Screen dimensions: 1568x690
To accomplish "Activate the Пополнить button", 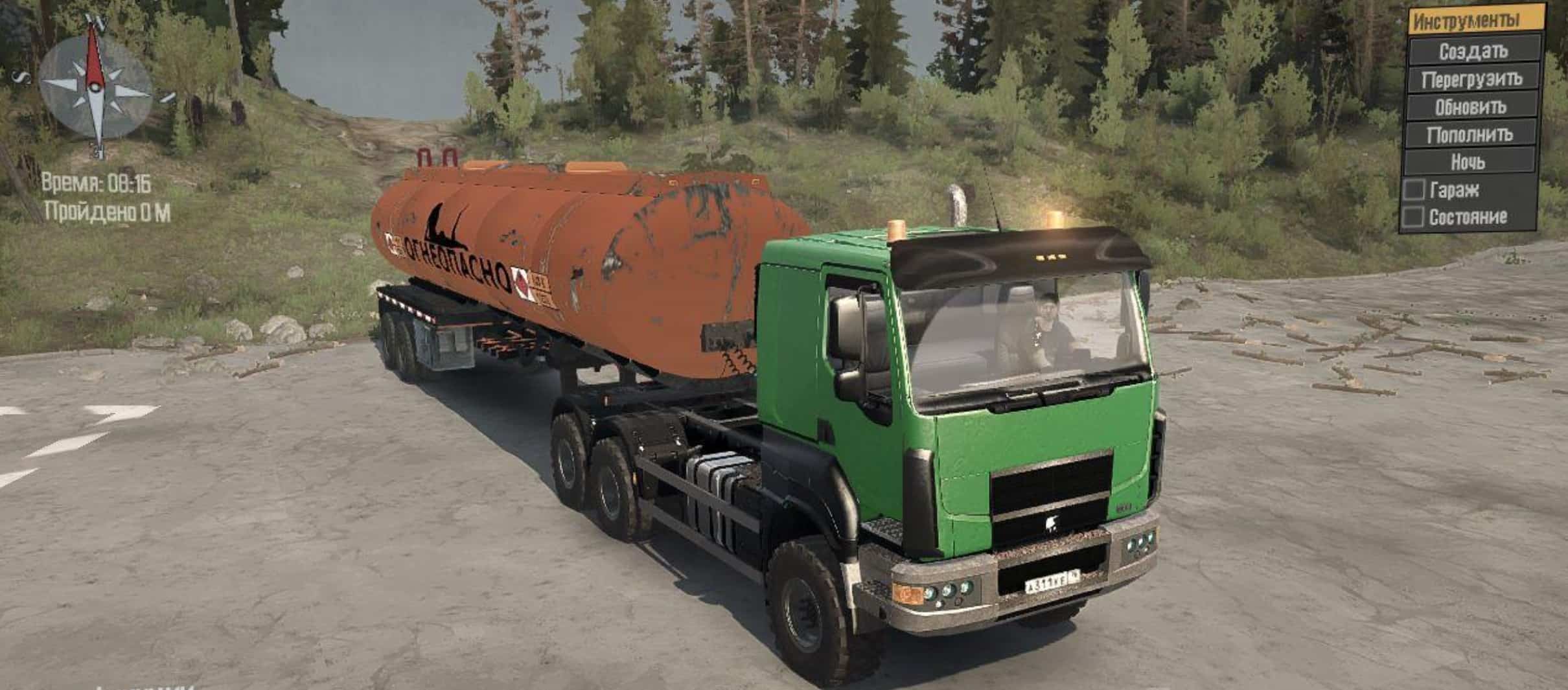I will click(1469, 135).
